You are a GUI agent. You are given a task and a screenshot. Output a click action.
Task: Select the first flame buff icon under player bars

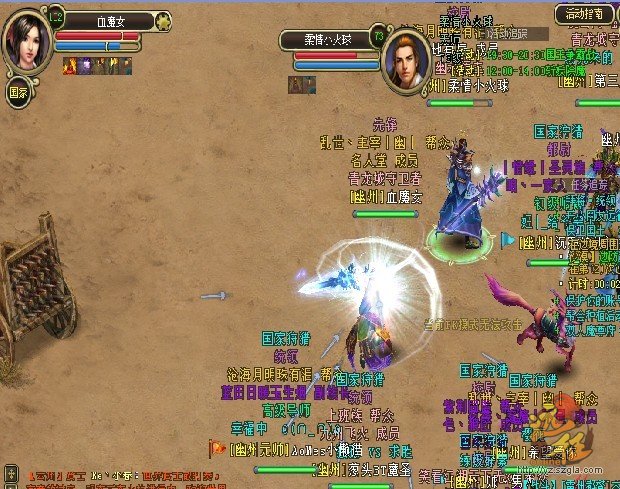pyautogui.click(x=71, y=65)
